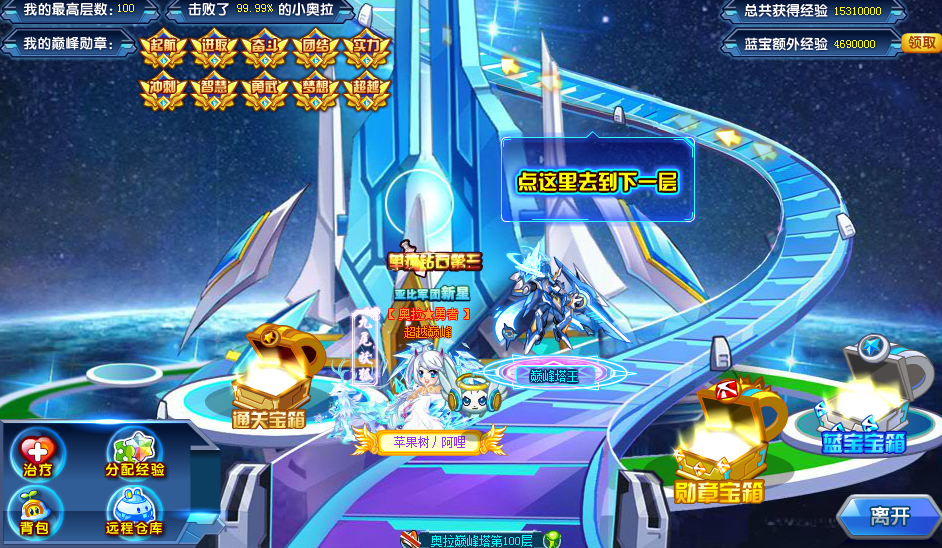Select the 超越 peak medal

(x=366, y=91)
